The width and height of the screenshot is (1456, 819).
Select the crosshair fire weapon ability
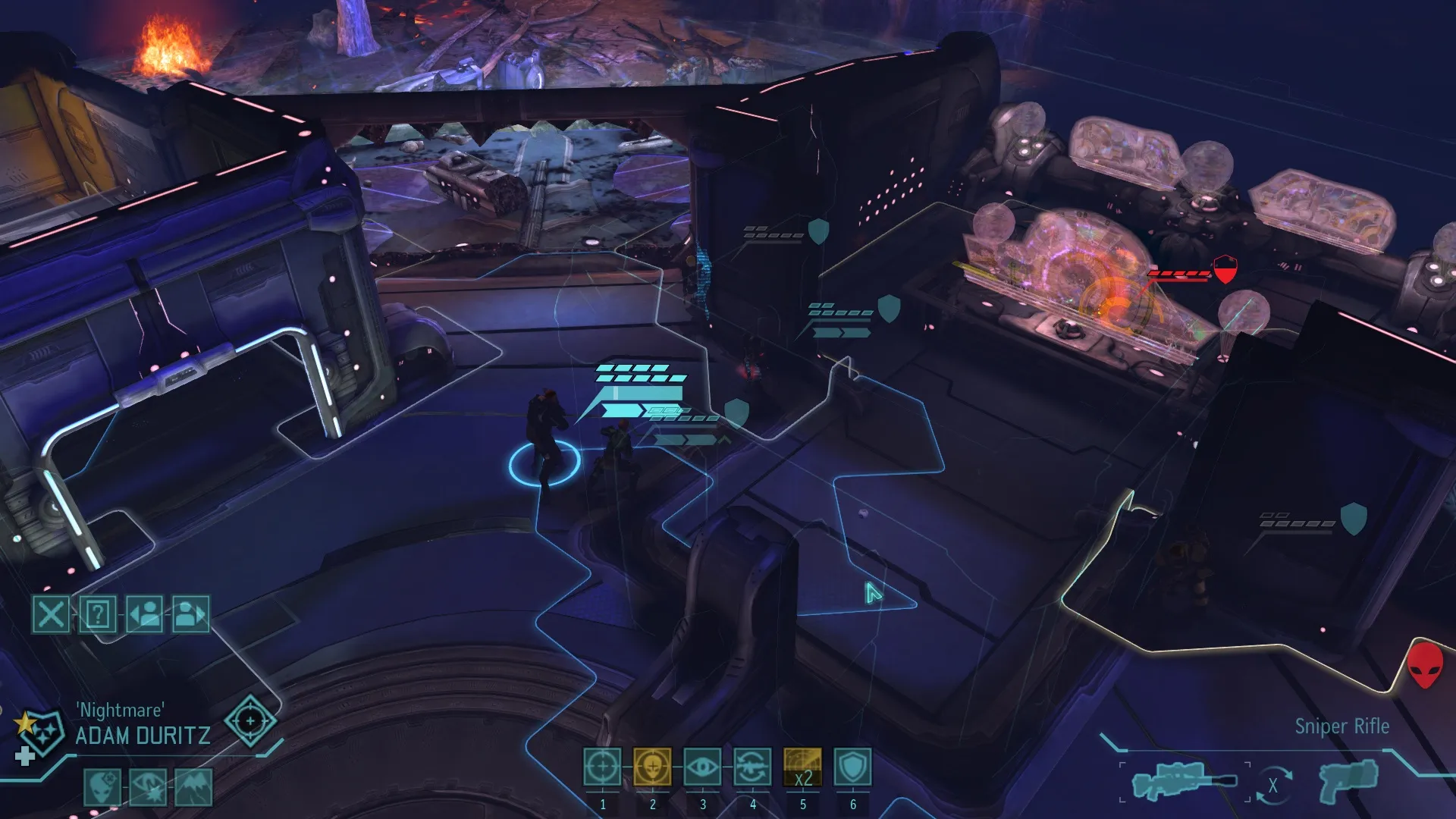[602, 767]
